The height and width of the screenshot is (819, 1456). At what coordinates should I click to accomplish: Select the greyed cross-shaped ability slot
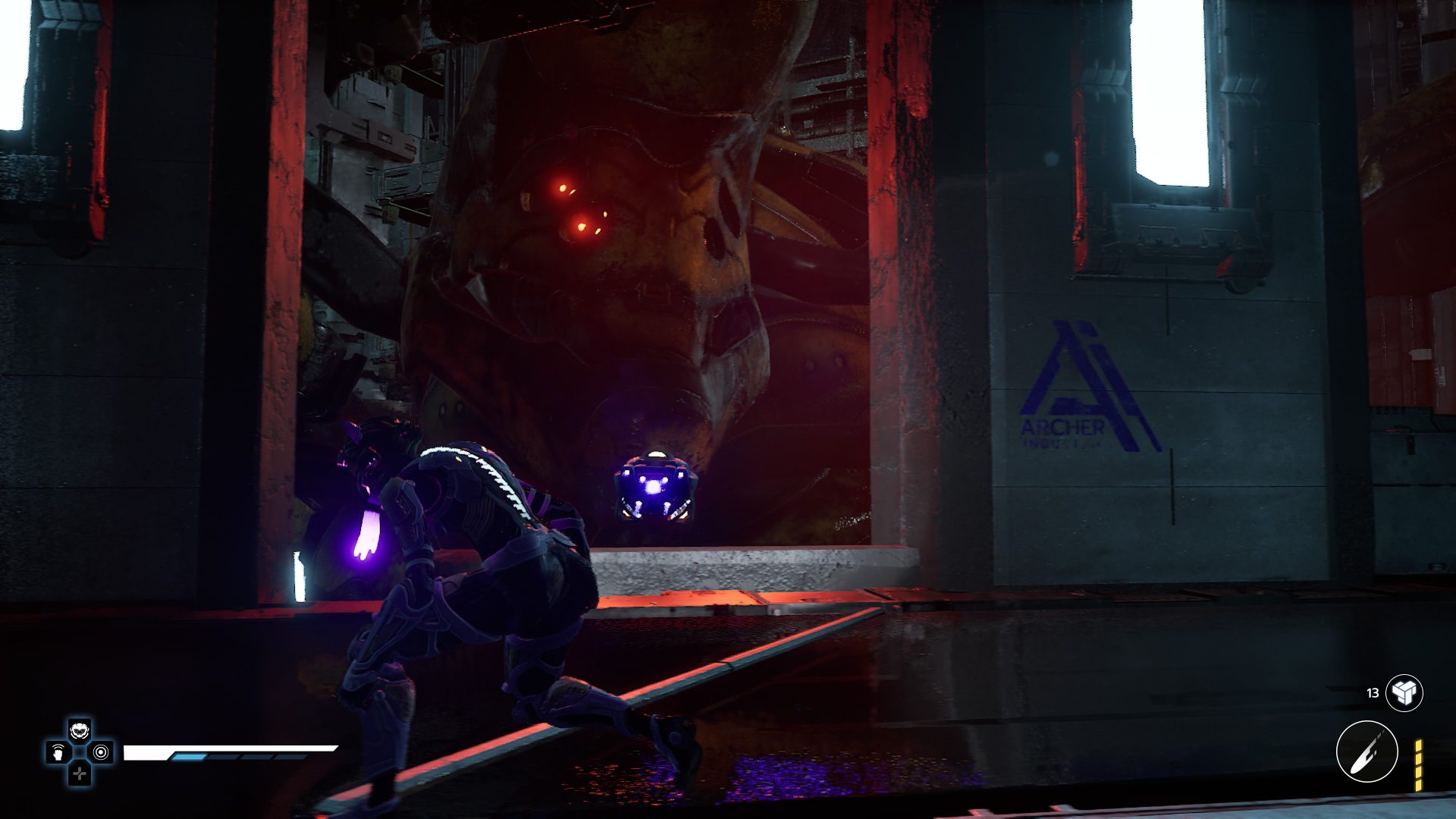coord(80,773)
